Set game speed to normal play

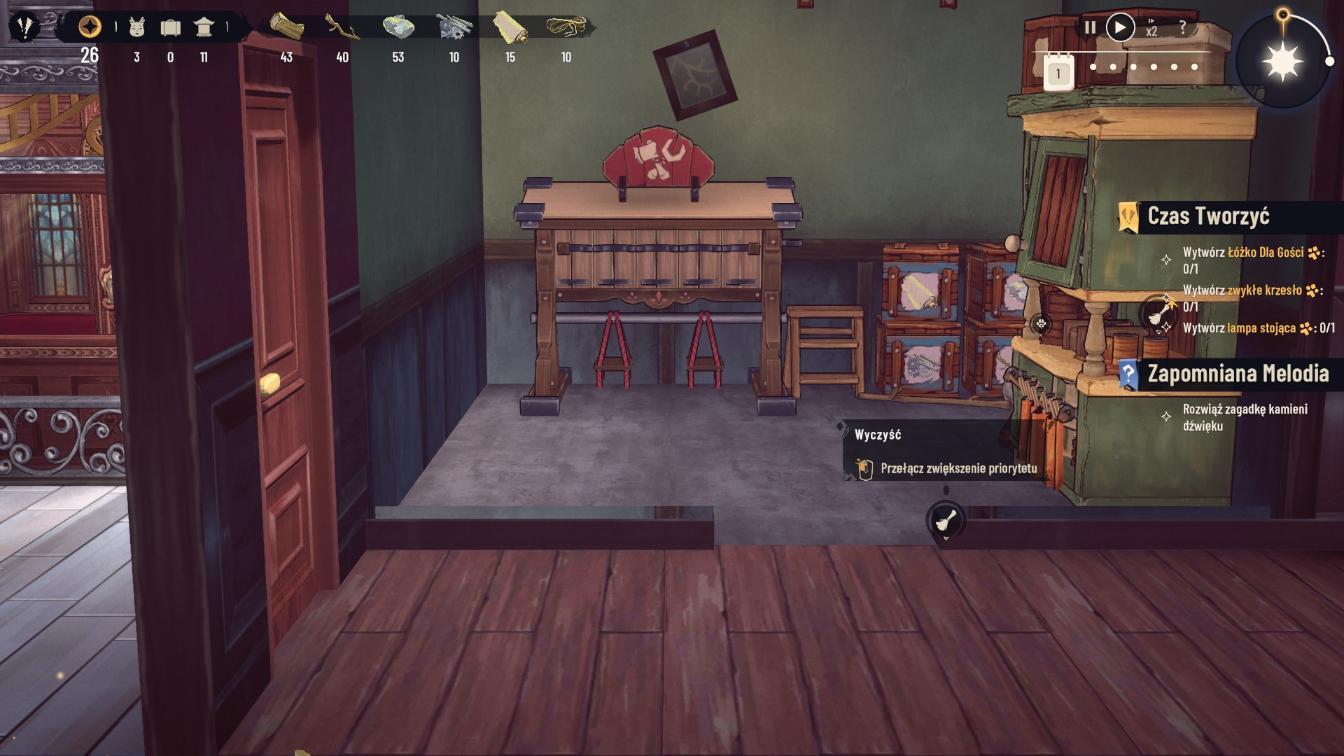[x=1120, y=27]
